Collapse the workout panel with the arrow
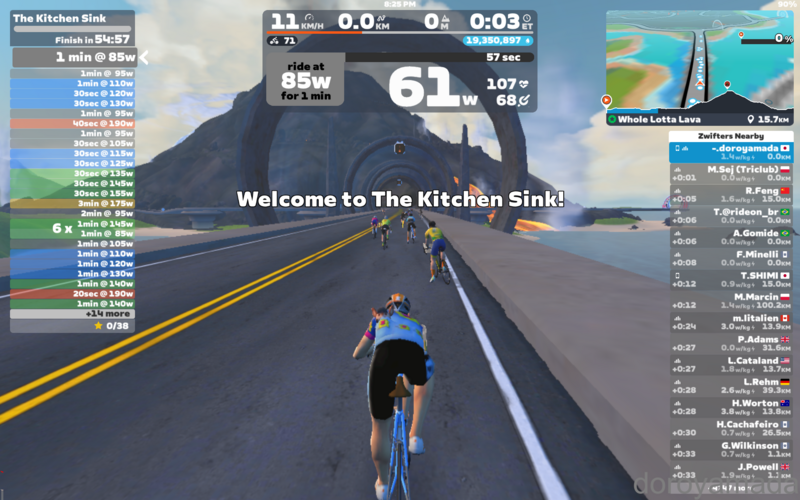The width and height of the screenshot is (800, 500). click(x=143, y=57)
